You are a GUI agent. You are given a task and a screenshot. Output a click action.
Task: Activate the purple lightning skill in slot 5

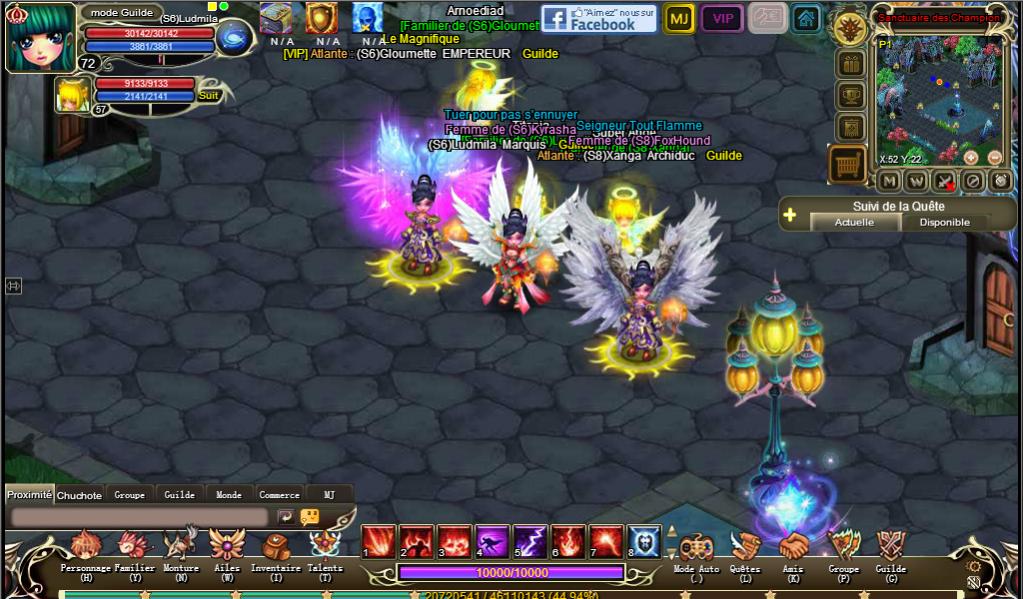[x=530, y=541]
